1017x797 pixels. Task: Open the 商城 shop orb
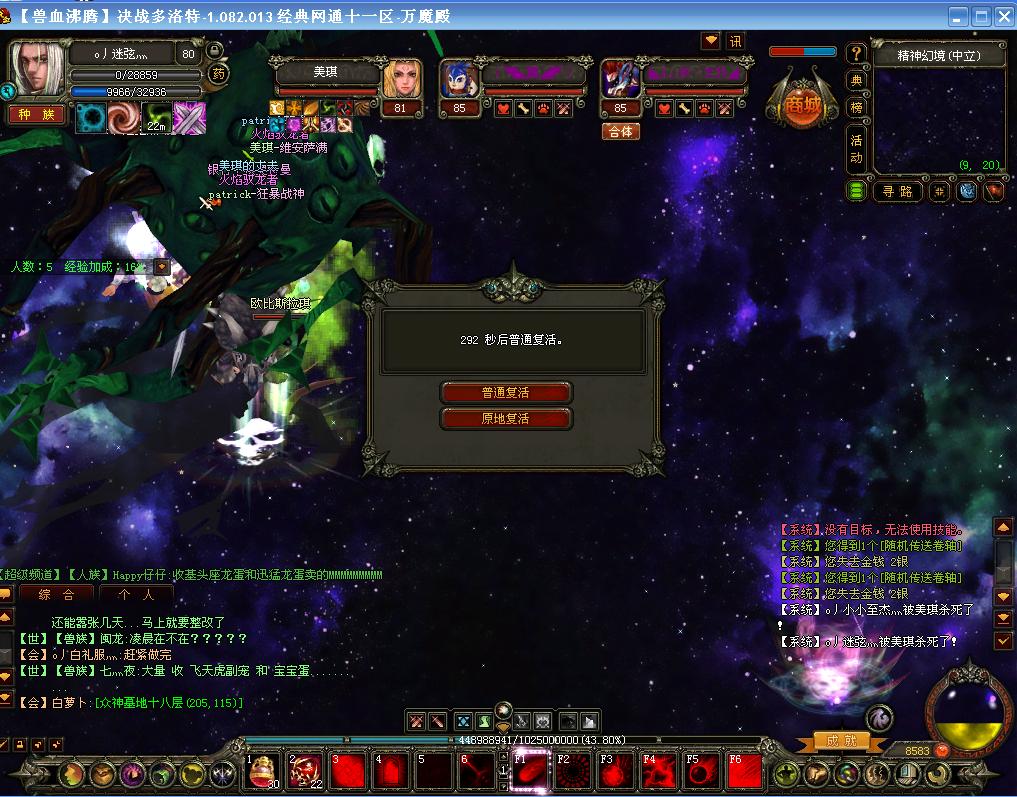tap(800, 106)
